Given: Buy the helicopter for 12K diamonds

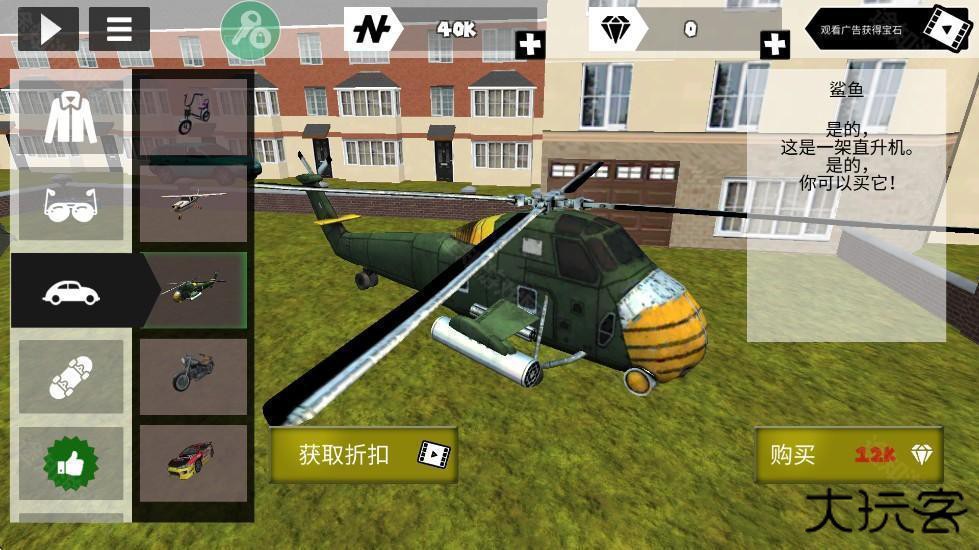Looking at the screenshot, I should pyautogui.click(x=850, y=455).
